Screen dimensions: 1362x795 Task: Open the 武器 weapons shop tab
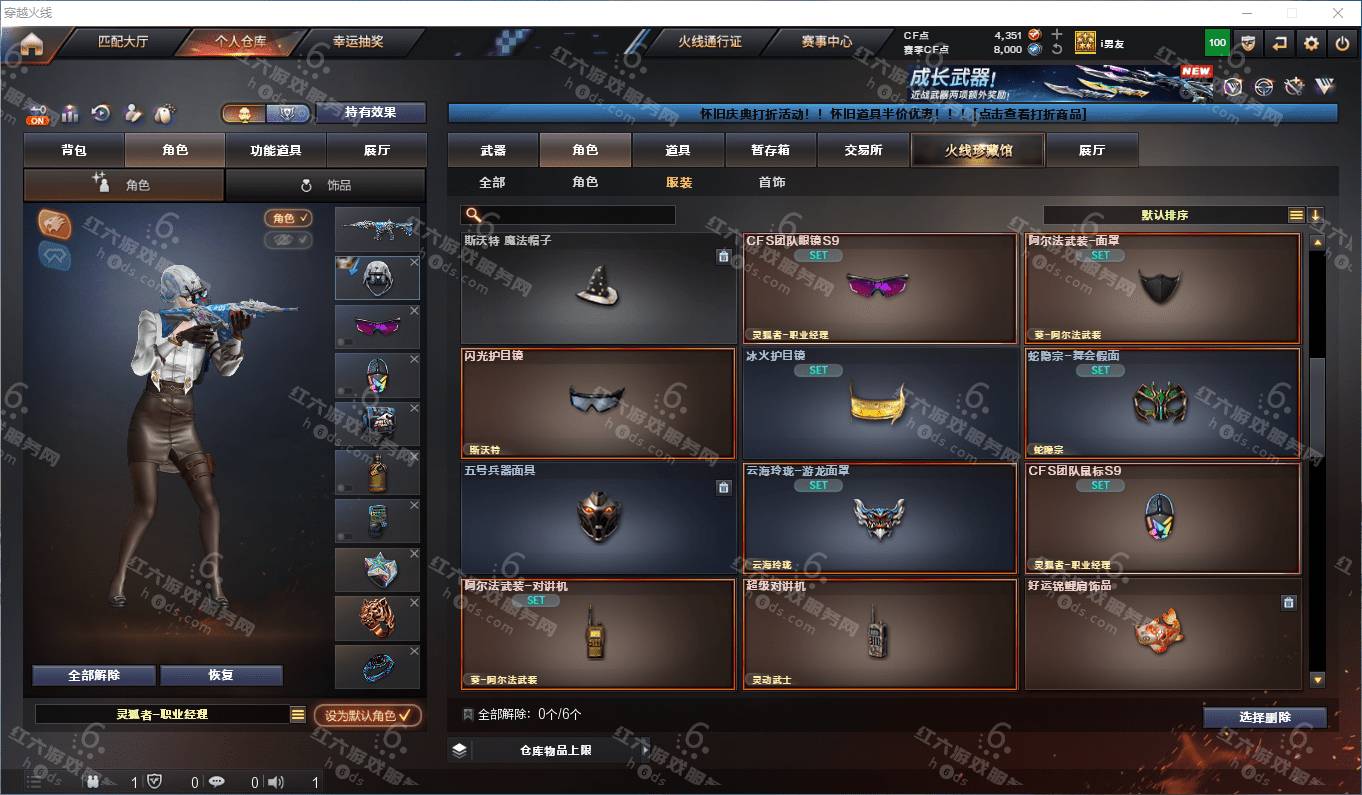tap(493, 150)
